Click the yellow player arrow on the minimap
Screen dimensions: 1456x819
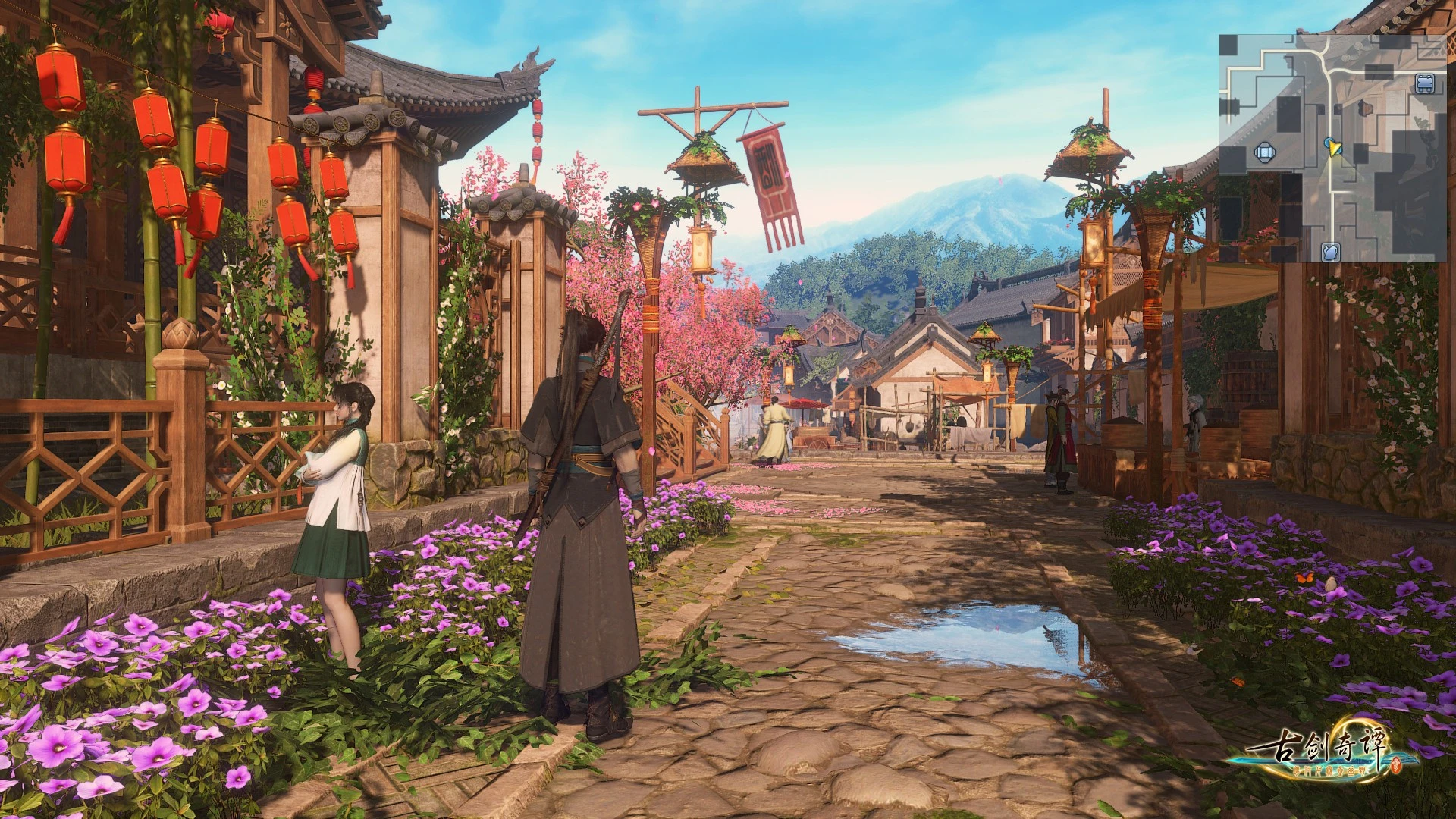pyautogui.click(x=1335, y=149)
